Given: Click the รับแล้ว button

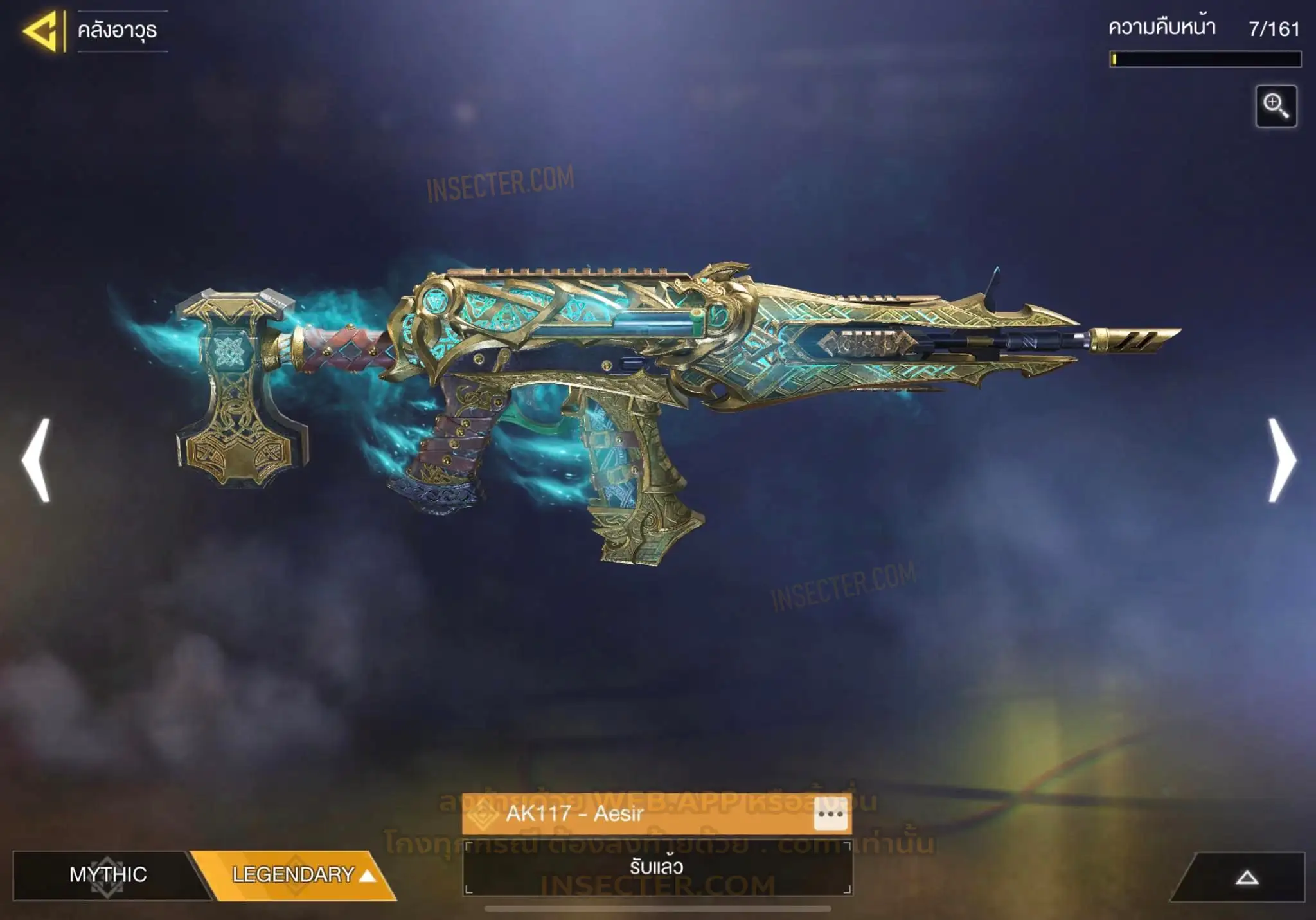Looking at the screenshot, I should pyautogui.click(x=657, y=867).
